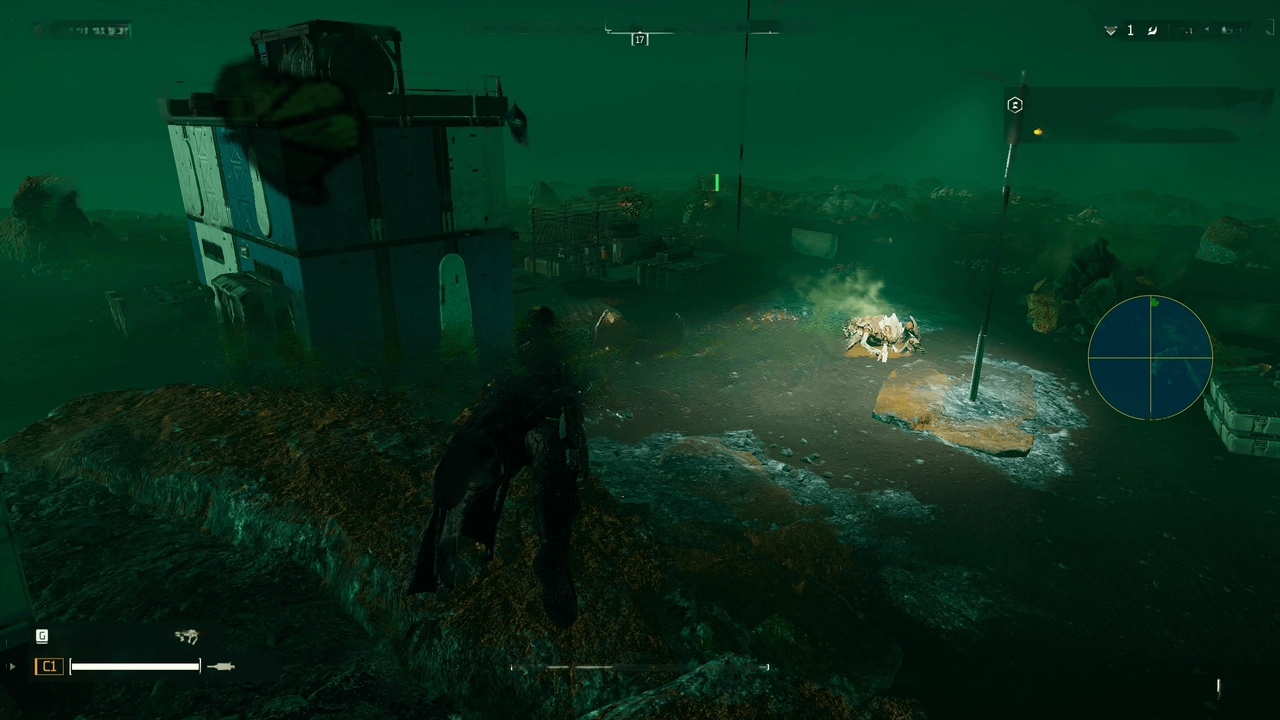Select the hexagon objective icon

coord(1015,105)
